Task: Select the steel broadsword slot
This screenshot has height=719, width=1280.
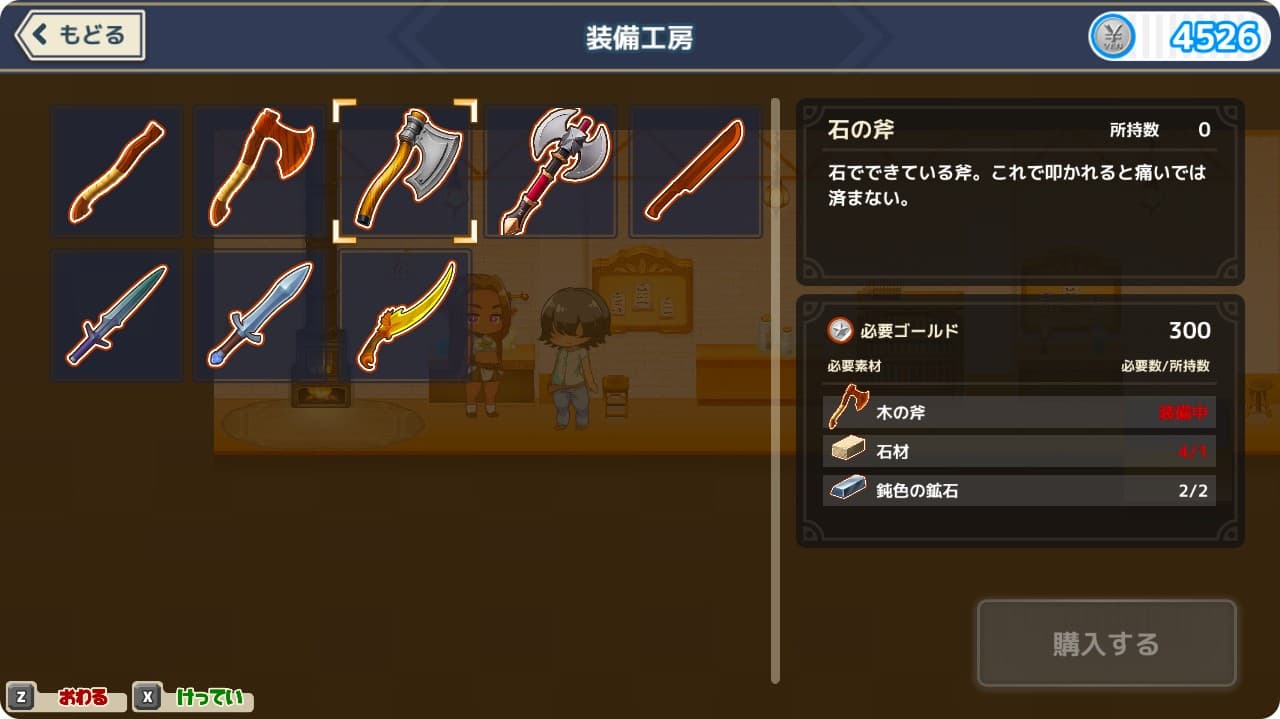Action: pyautogui.click(x=260, y=315)
